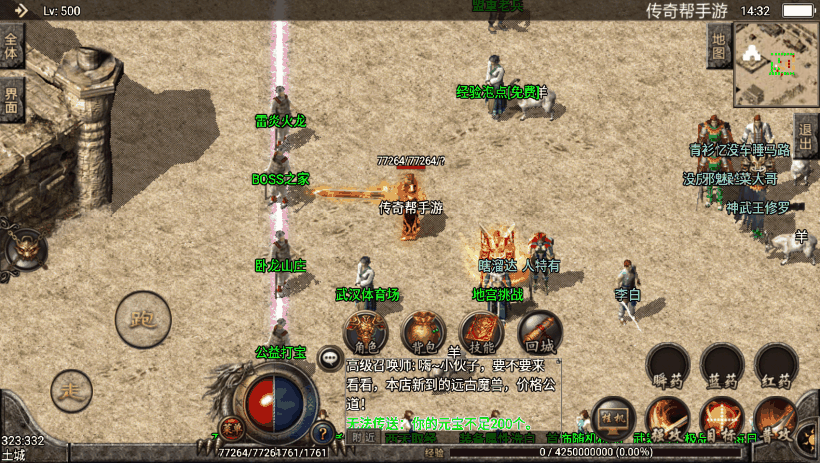
Task: Toggle 挂机 auto-battle mode
Action: pos(613,418)
